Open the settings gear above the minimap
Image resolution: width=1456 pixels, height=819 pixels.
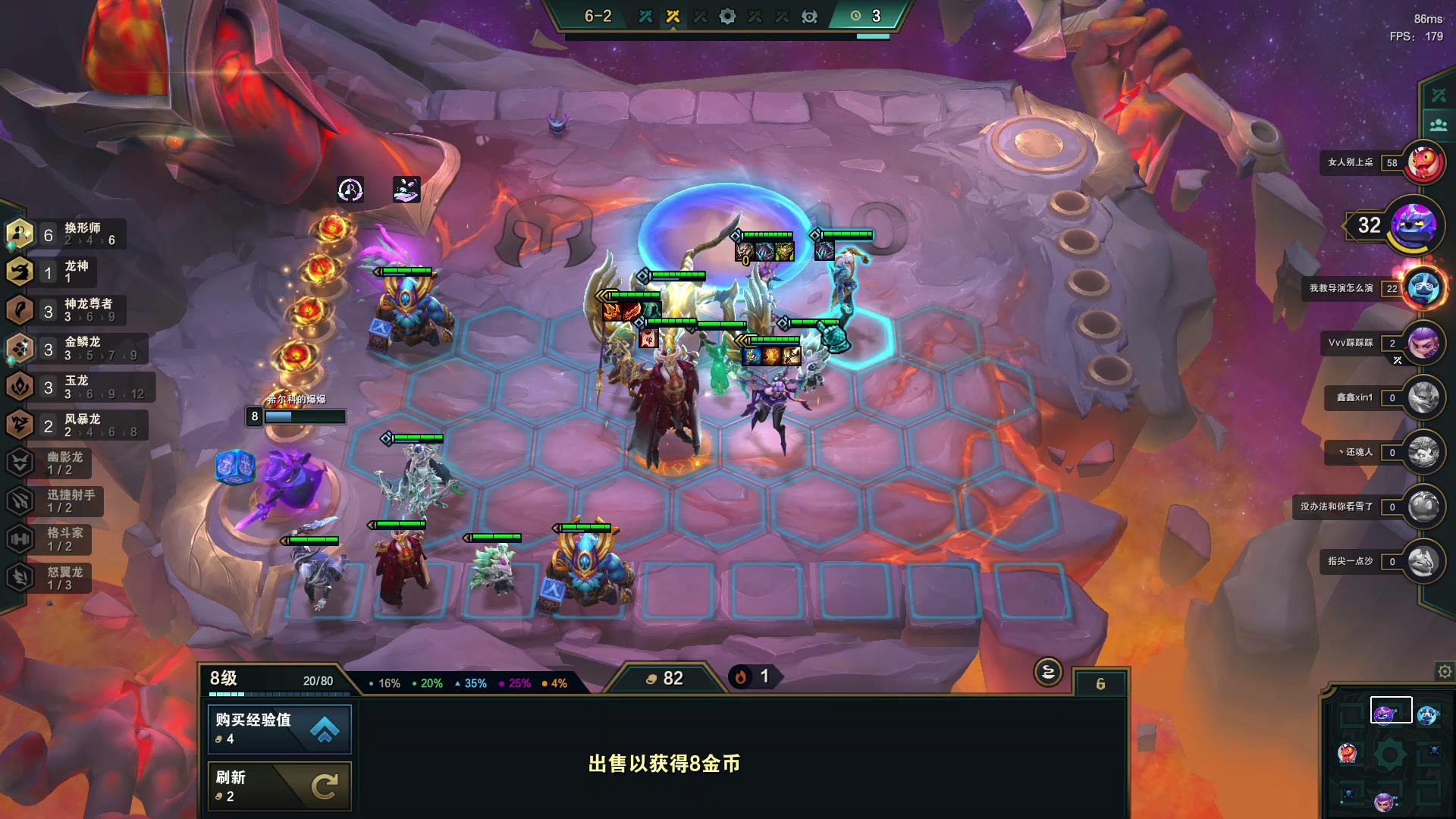(x=1445, y=671)
